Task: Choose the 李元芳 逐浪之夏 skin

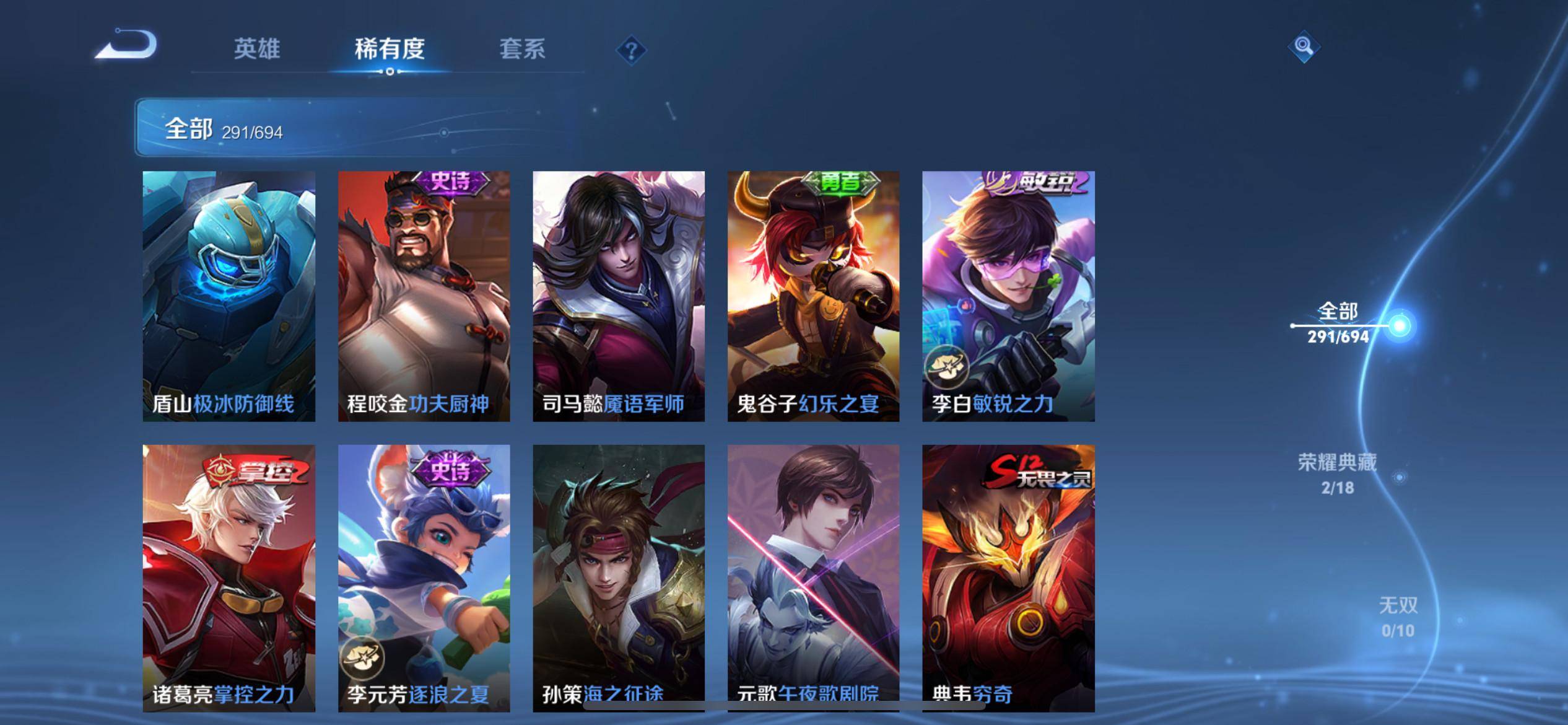Action: 424,576
